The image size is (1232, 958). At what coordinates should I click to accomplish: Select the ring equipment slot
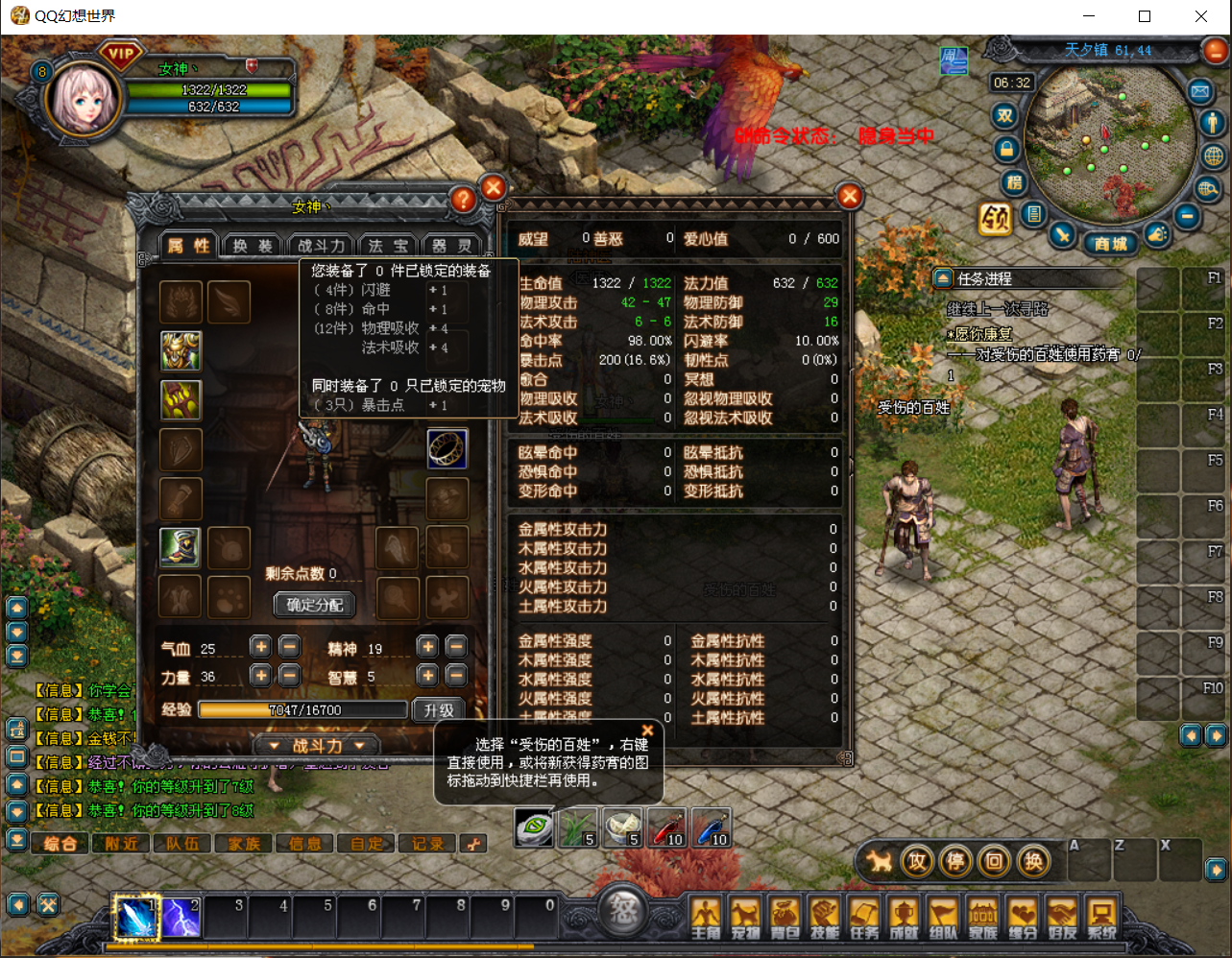point(447,448)
